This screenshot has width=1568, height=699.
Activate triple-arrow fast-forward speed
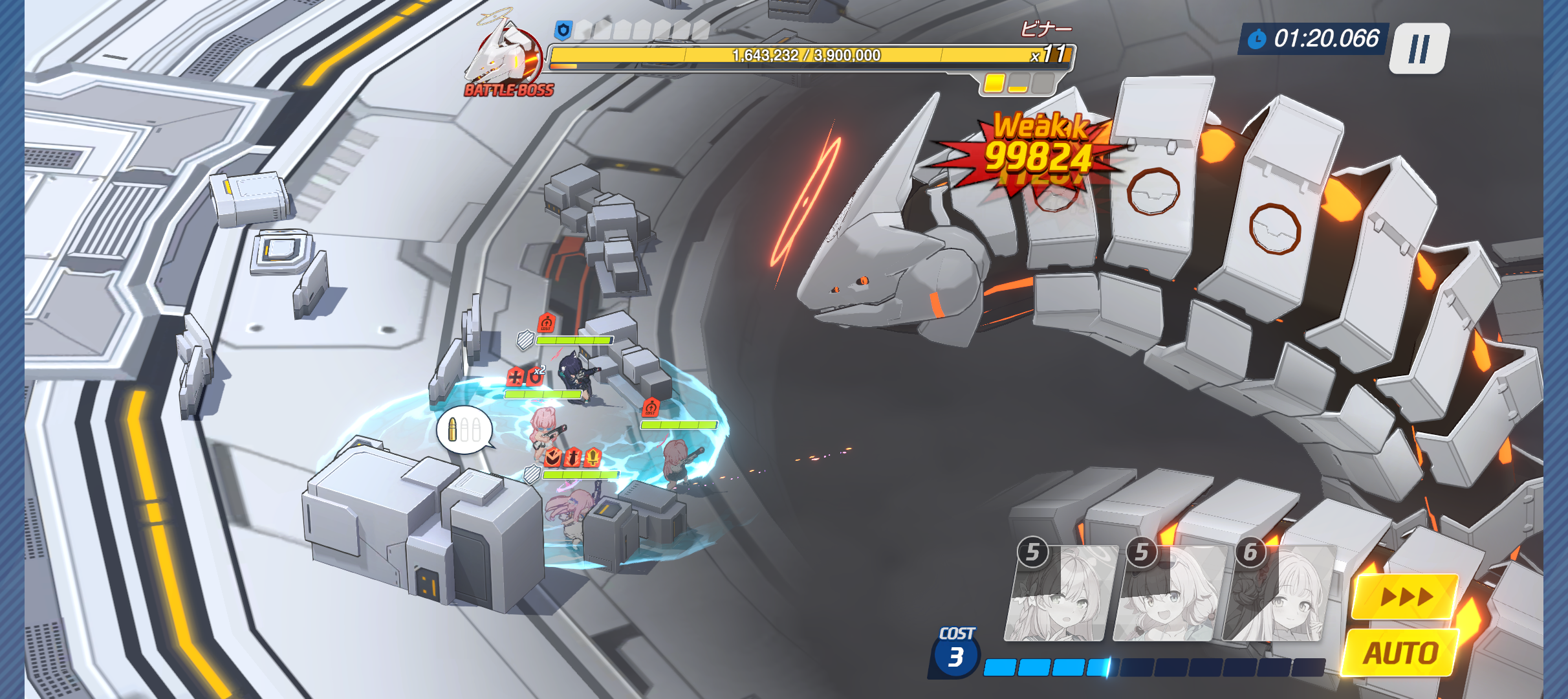(1405, 596)
